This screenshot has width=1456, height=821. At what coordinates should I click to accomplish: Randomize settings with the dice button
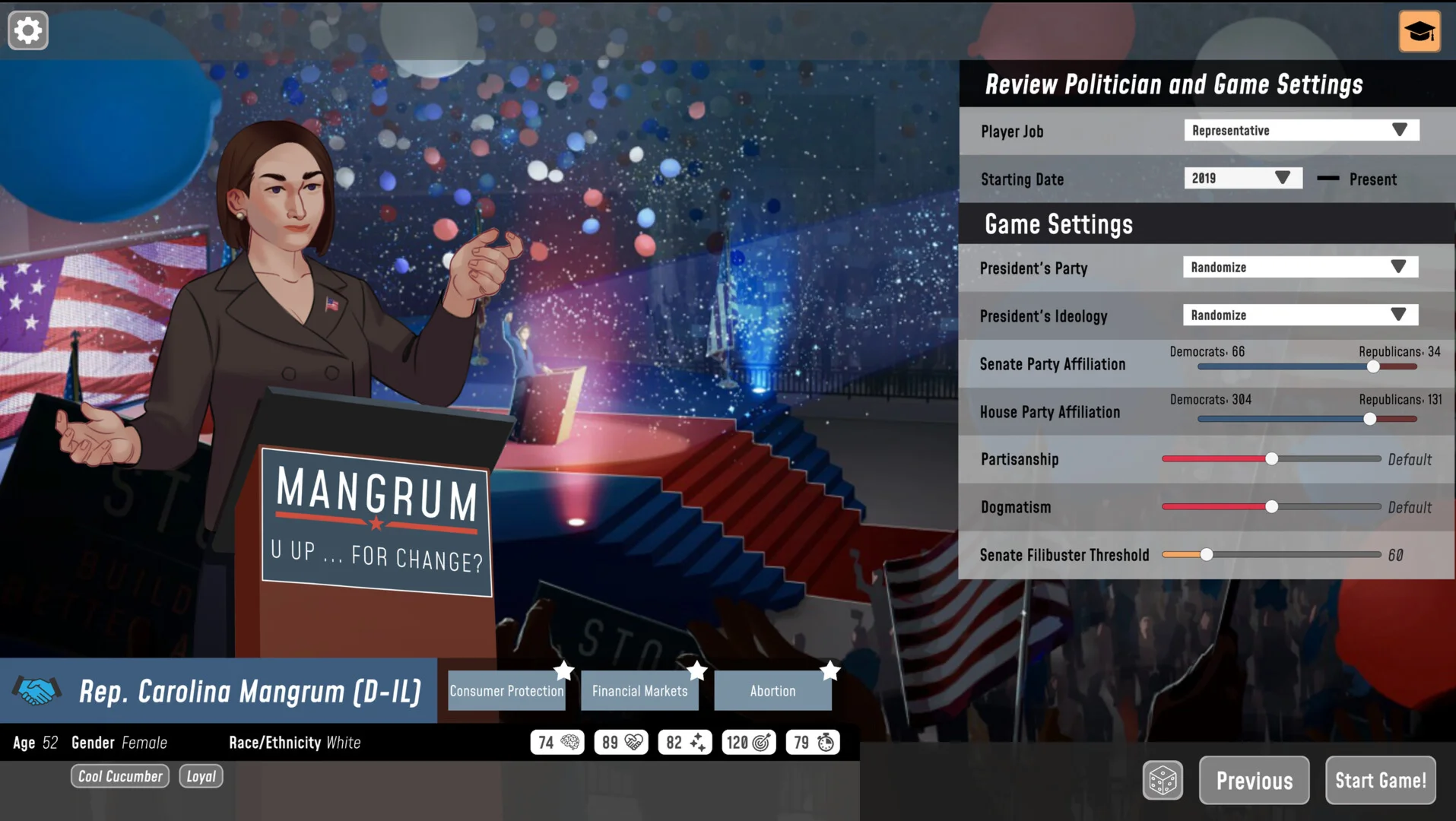(x=1163, y=780)
